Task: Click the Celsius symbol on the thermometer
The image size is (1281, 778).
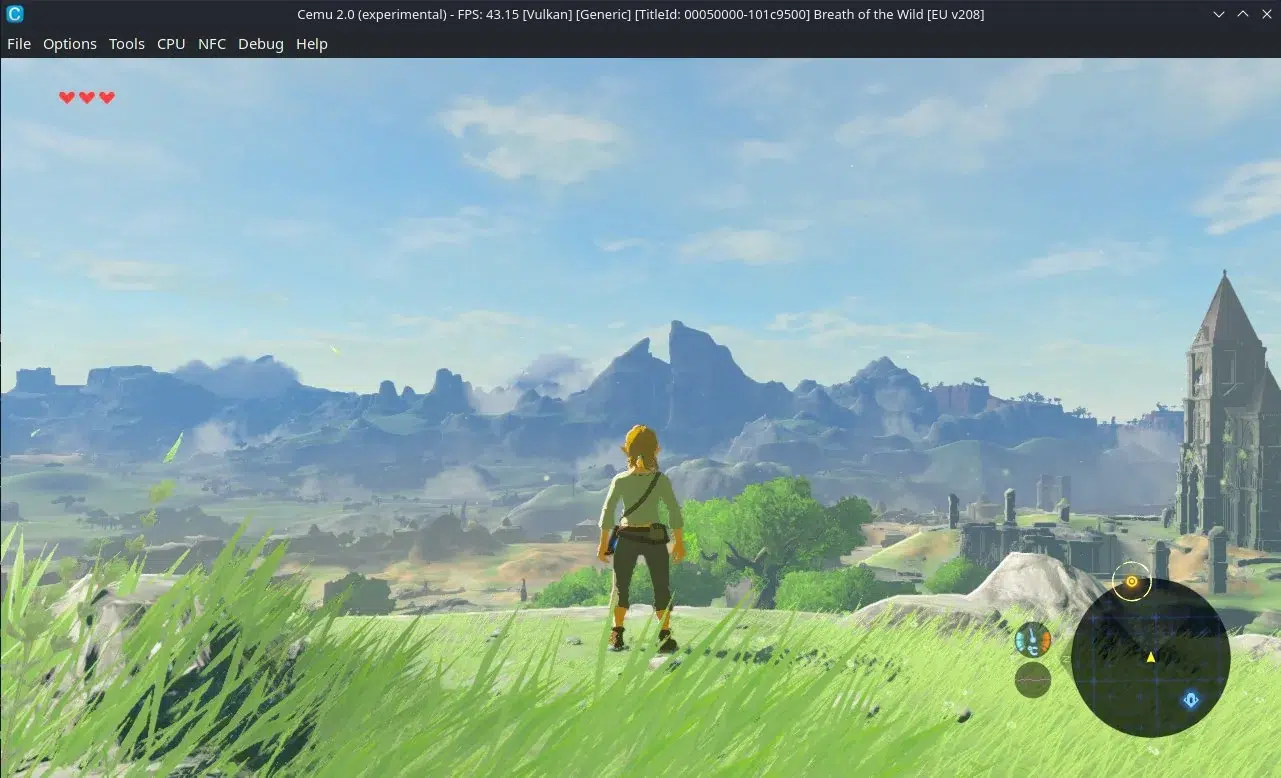Action: coord(1033,649)
